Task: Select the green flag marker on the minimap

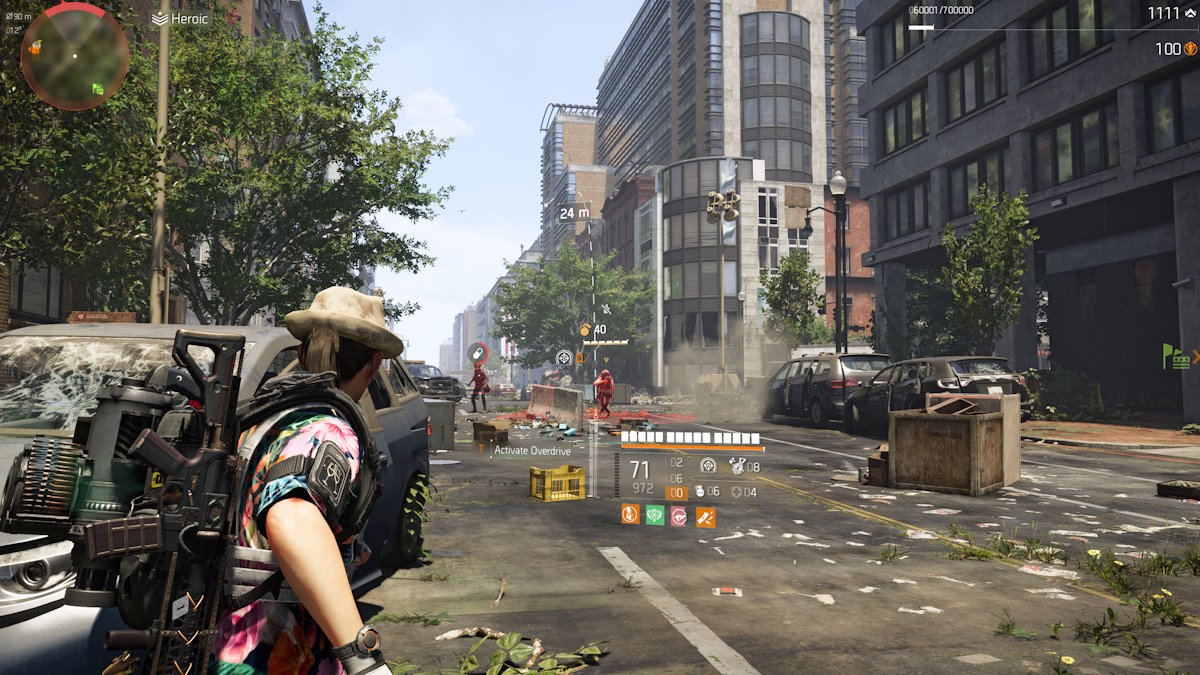Action: tap(98, 89)
